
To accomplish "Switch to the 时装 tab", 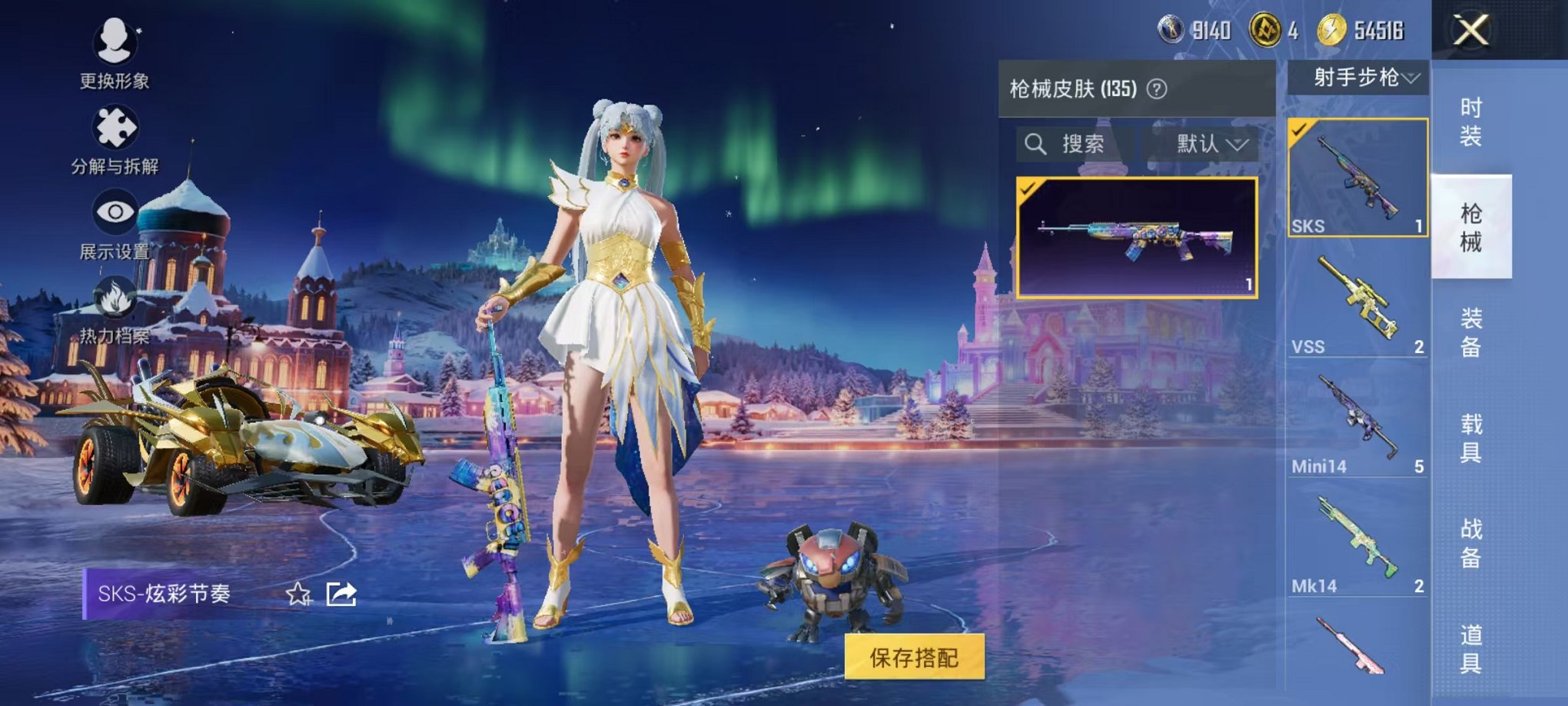I will [x=1473, y=119].
